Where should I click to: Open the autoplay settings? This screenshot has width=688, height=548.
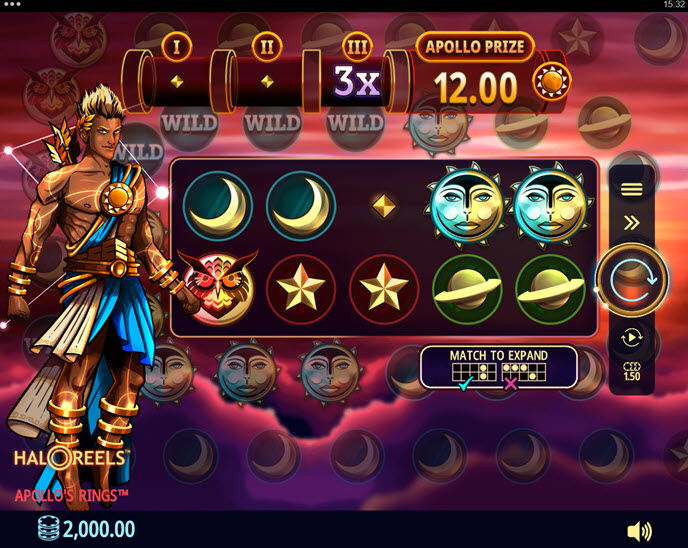(631, 338)
